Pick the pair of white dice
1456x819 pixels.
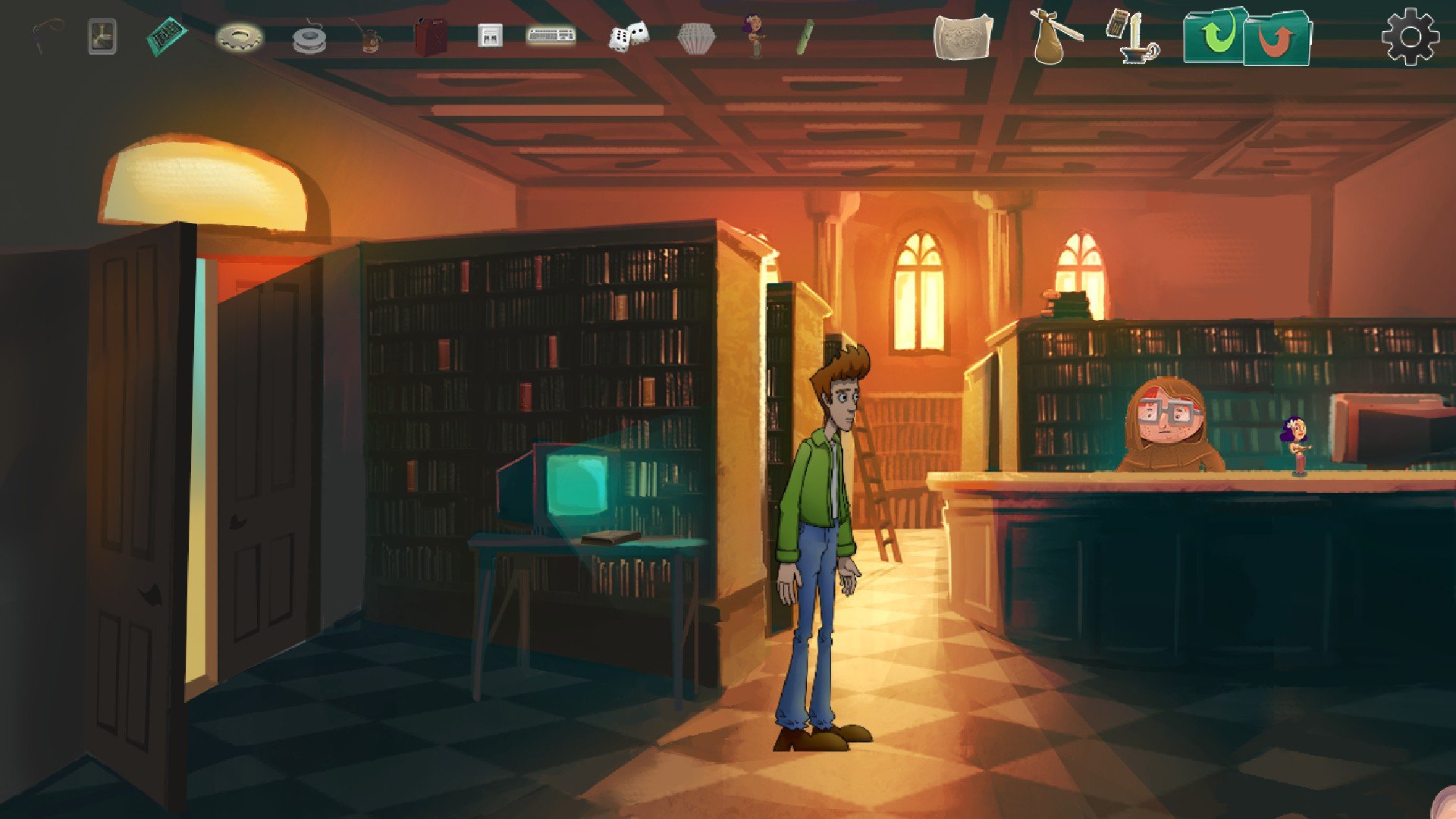pos(629,36)
